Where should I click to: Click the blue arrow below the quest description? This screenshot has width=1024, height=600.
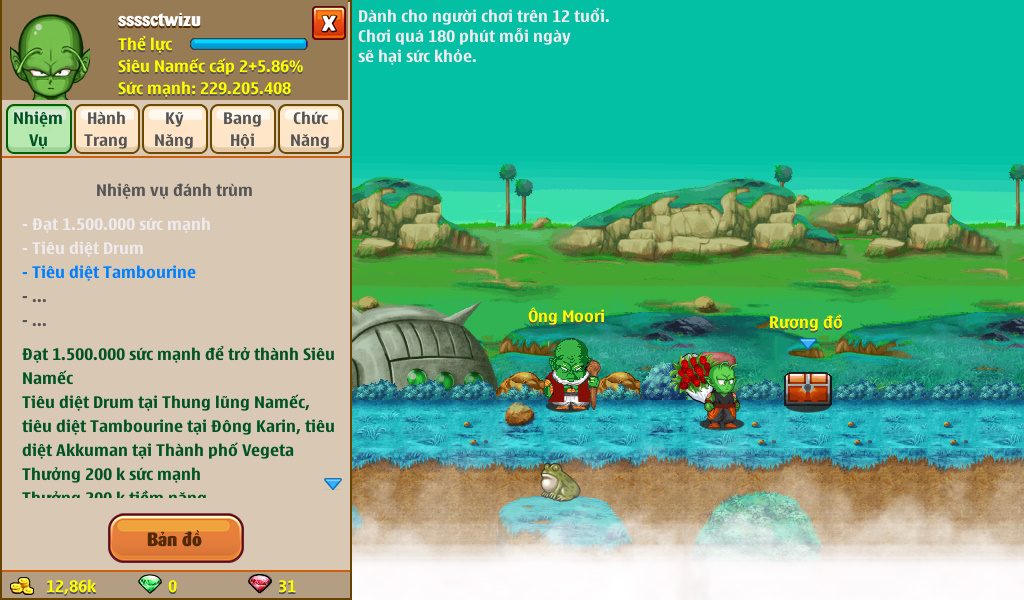[x=333, y=484]
